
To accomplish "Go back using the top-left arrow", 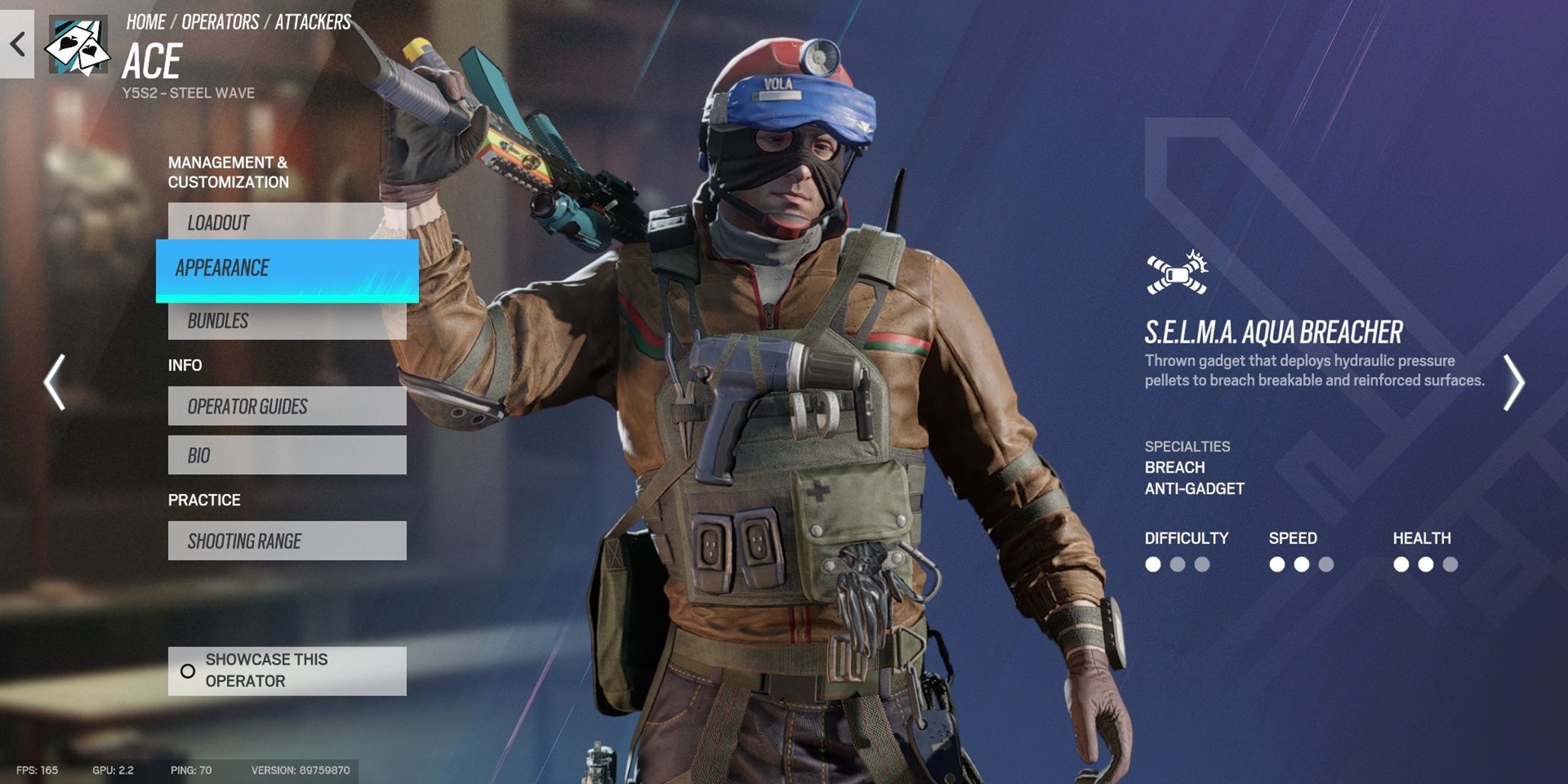I will (17, 44).
